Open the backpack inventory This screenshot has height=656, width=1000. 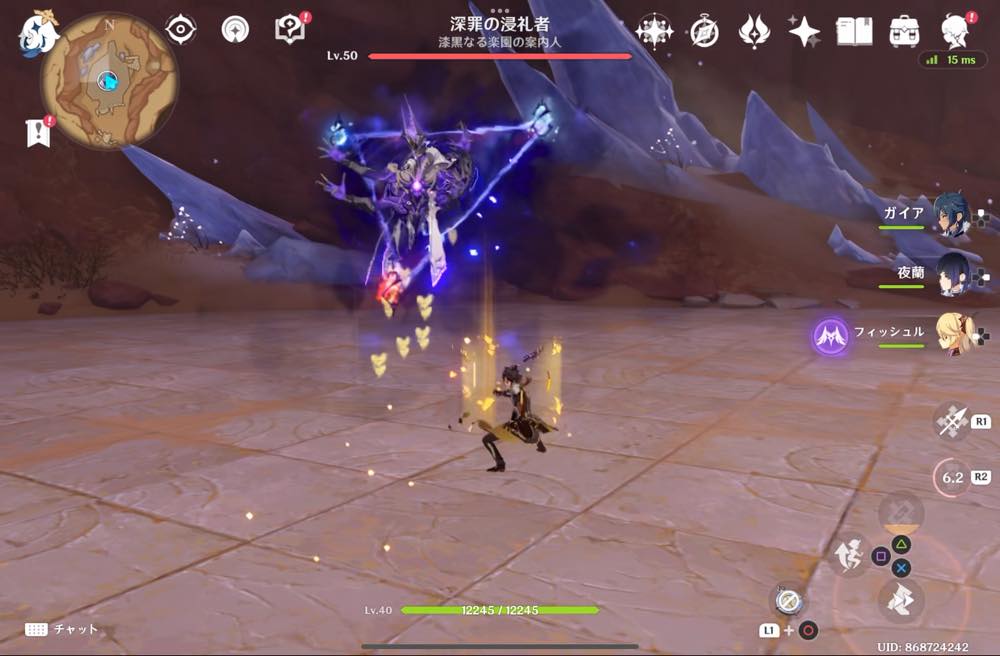tap(904, 32)
